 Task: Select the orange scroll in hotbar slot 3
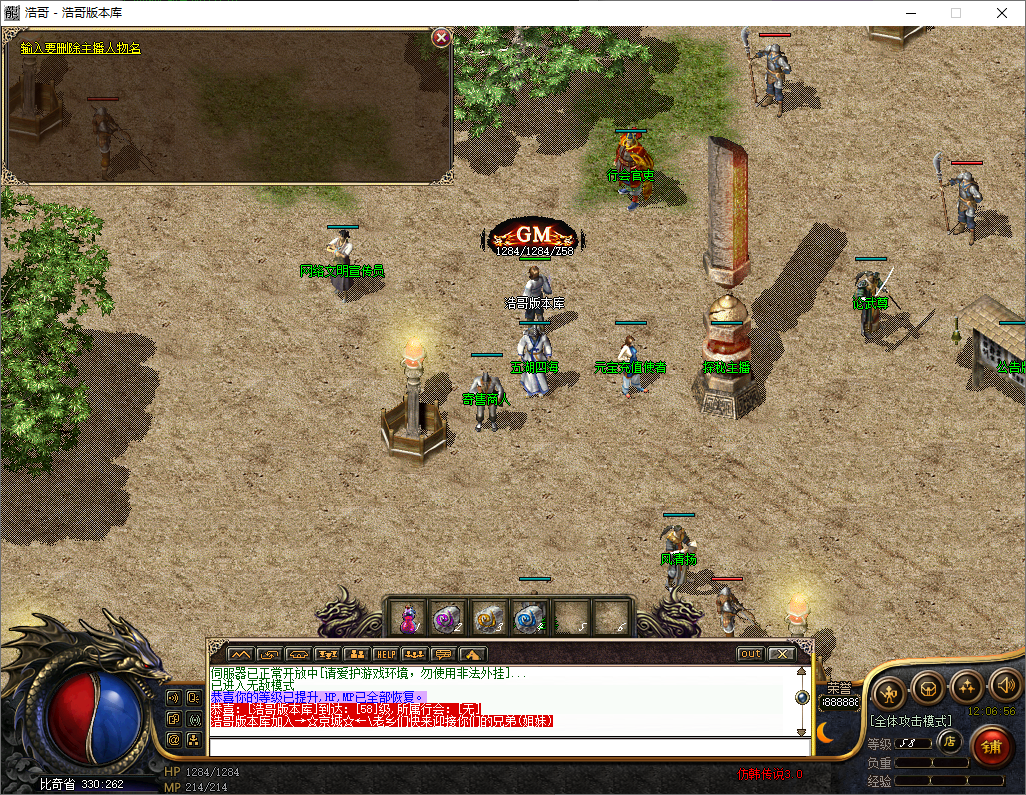(x=487, y=618)
